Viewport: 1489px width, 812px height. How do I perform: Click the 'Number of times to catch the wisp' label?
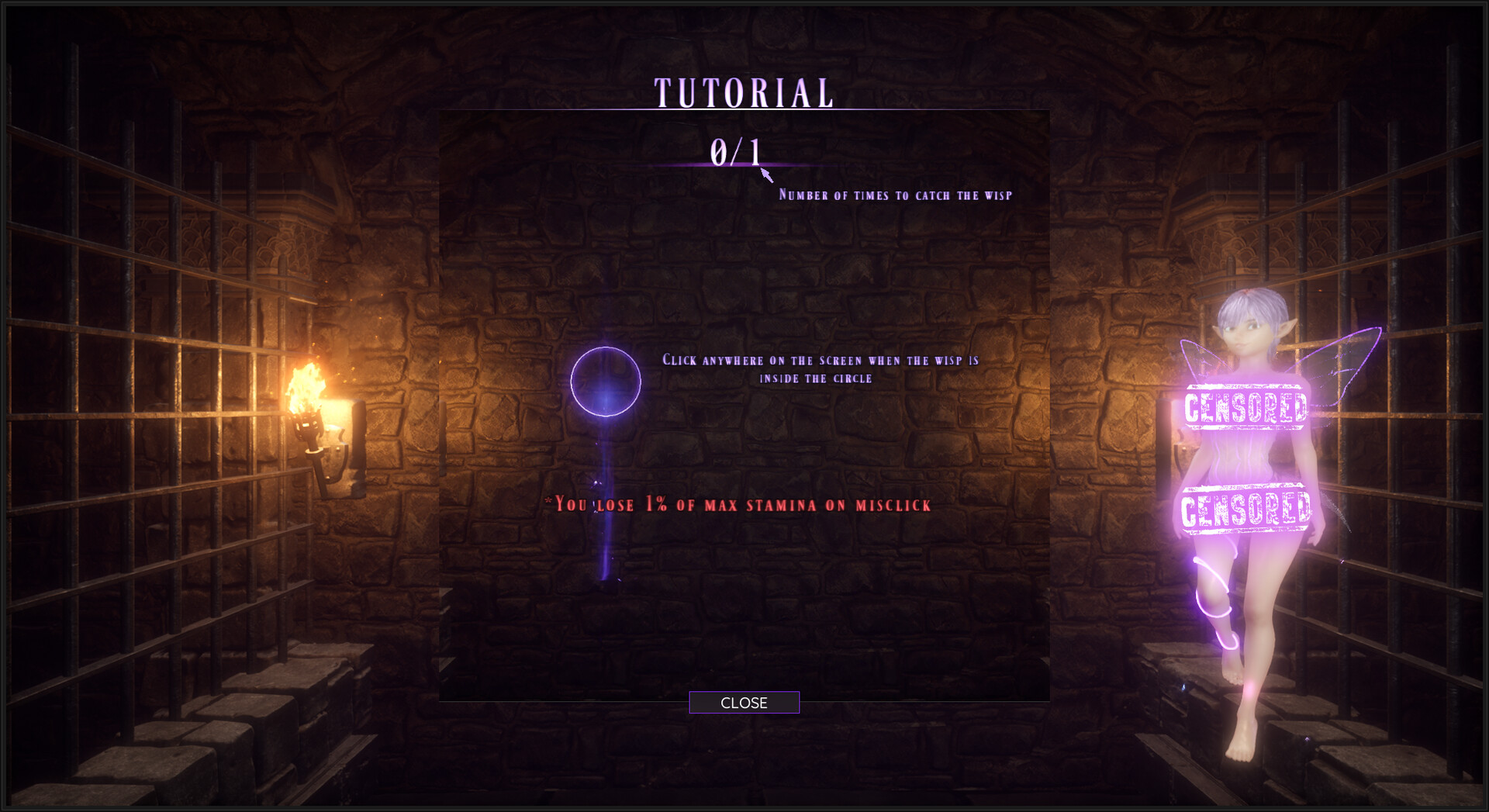click(896, 195)
